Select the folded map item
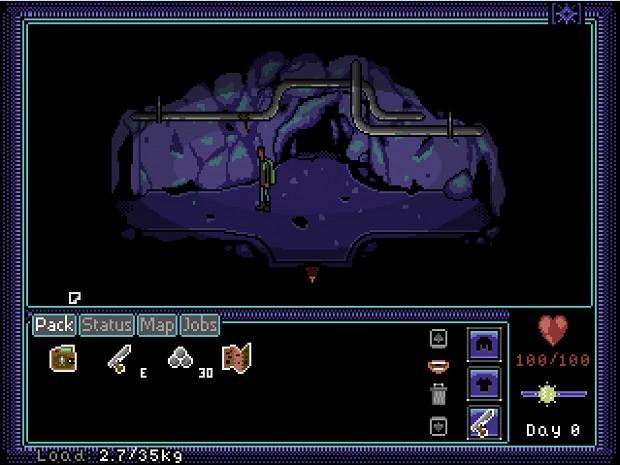 click(237, 358)
